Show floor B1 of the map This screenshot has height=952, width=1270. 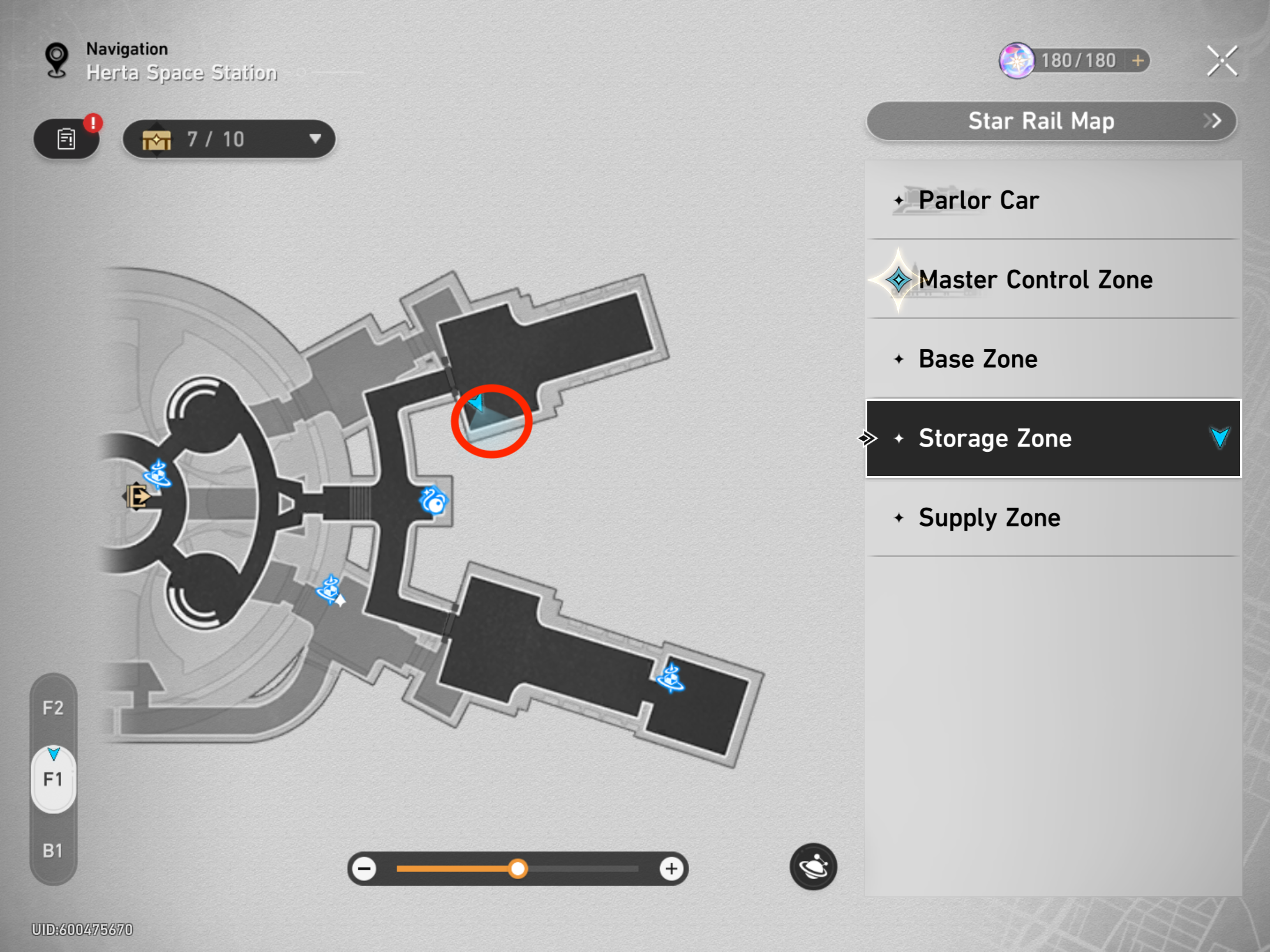[x=53, y=850]
